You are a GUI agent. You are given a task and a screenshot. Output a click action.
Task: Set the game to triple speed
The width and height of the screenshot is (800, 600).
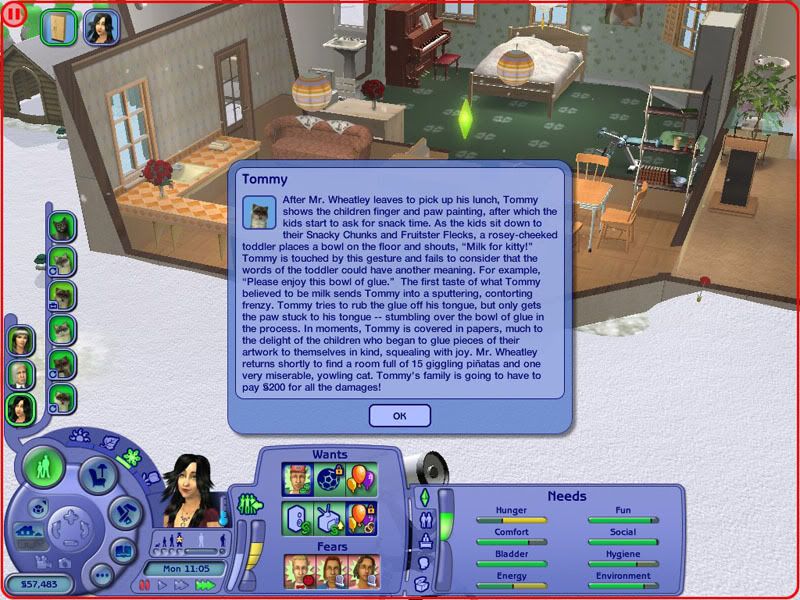click(203, 584)
